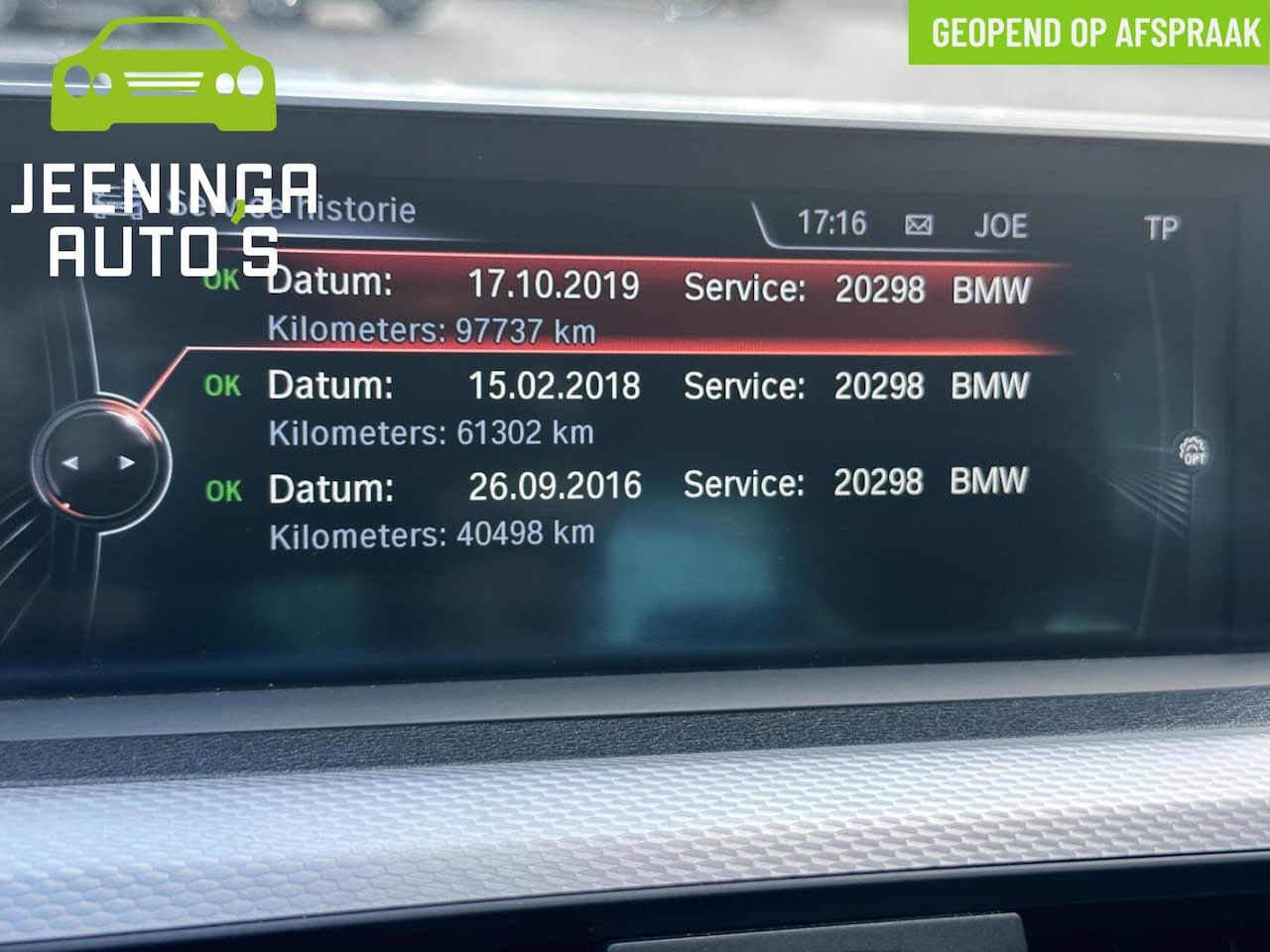This screenshot has width=1270, height=952.
Task: Open the OPT gear options icon
Action: [1193, 451]
